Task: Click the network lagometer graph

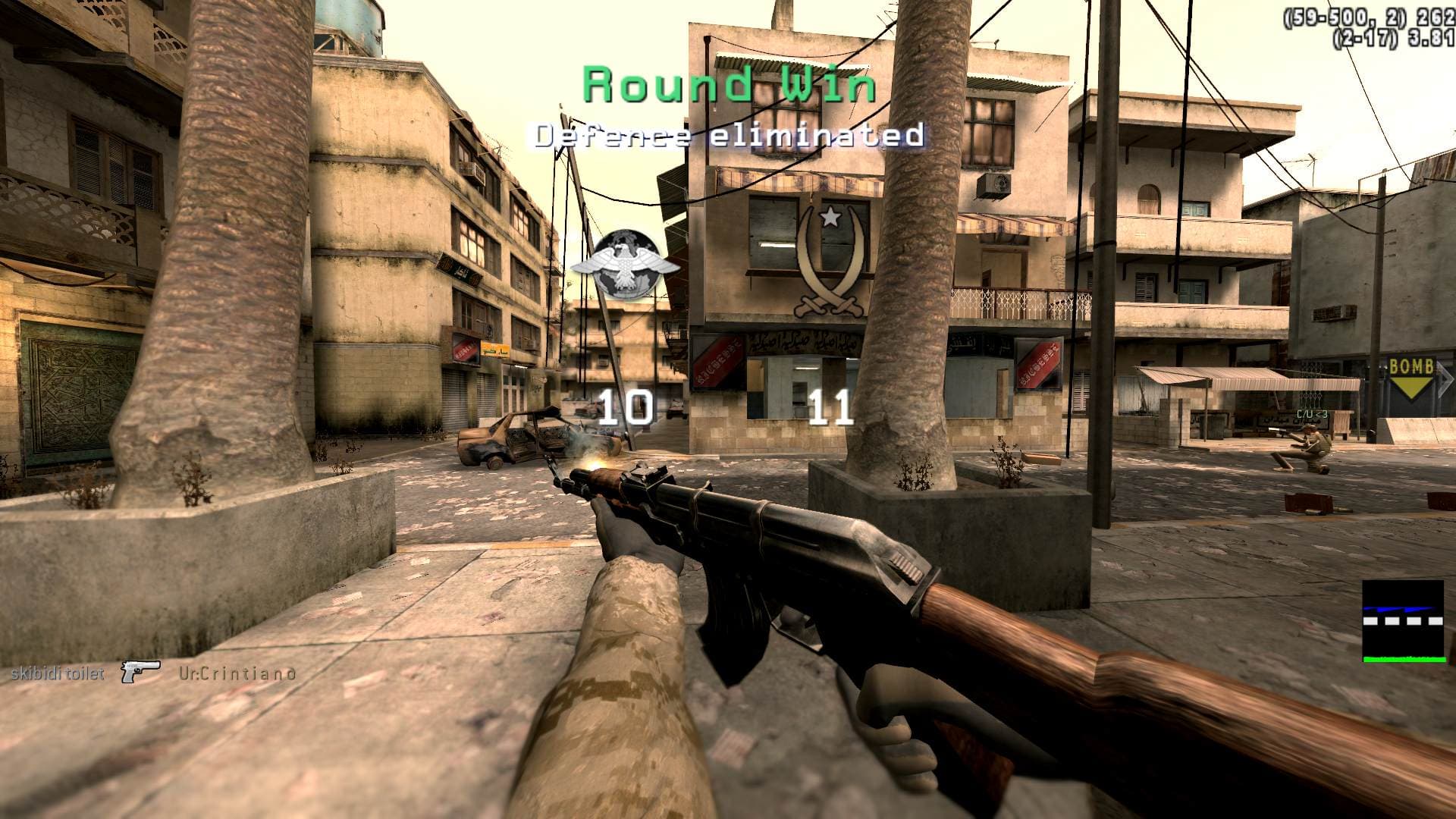Action: click(x=1402, y=622)
